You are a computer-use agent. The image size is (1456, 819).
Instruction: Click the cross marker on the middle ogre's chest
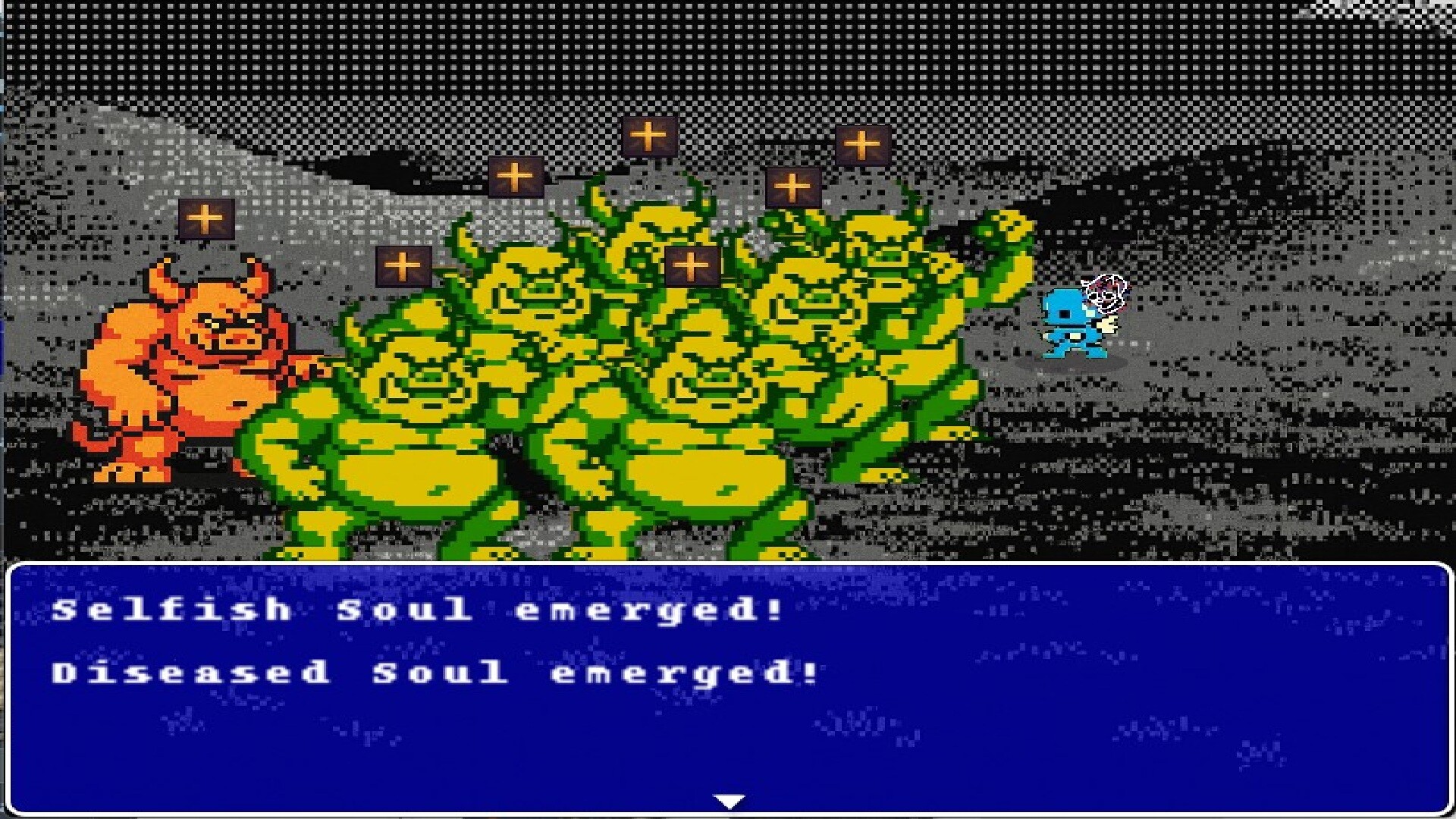click(691, 263)
